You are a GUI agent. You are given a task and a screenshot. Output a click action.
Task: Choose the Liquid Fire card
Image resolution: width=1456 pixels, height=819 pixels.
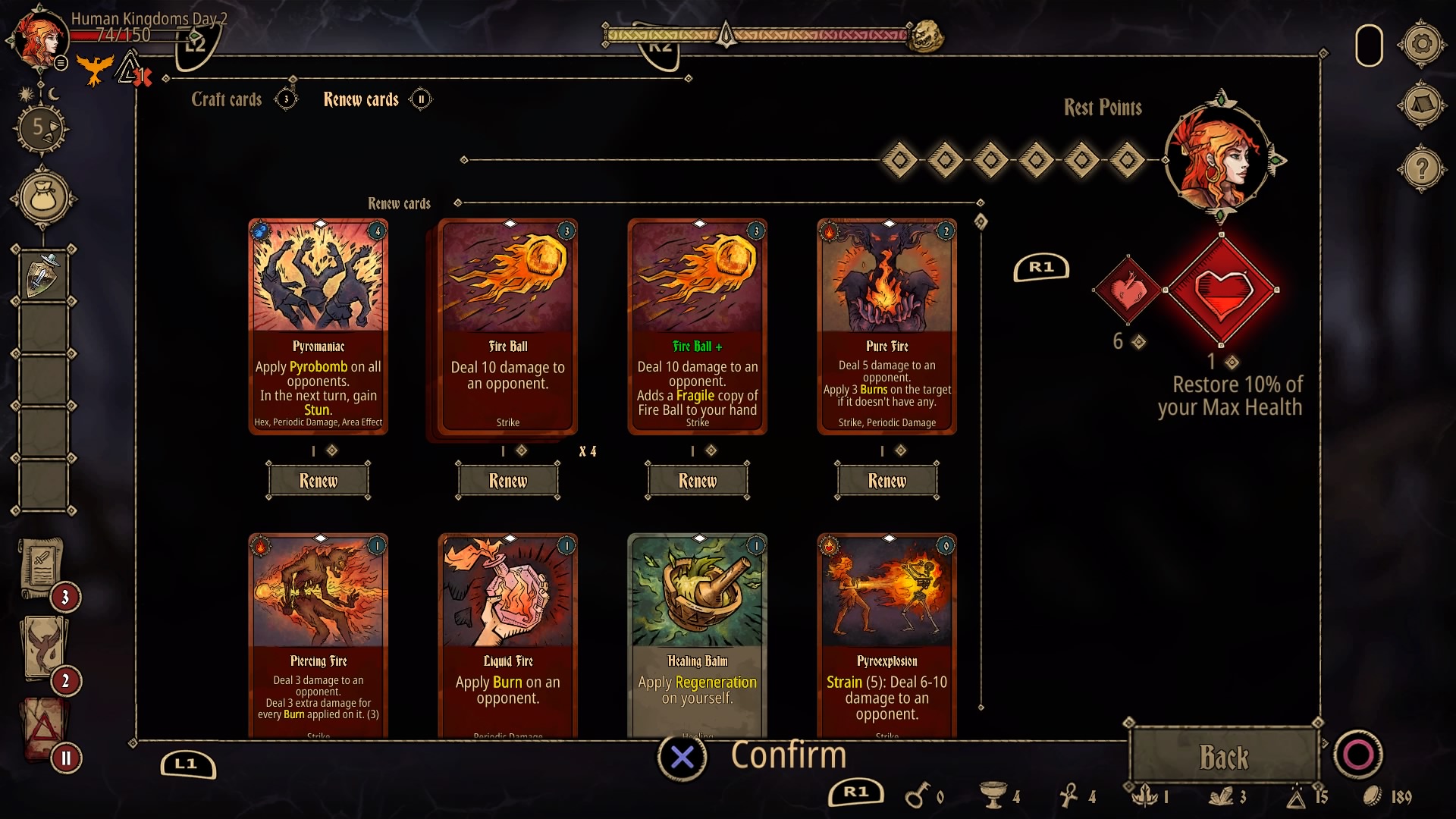(508, 635)
